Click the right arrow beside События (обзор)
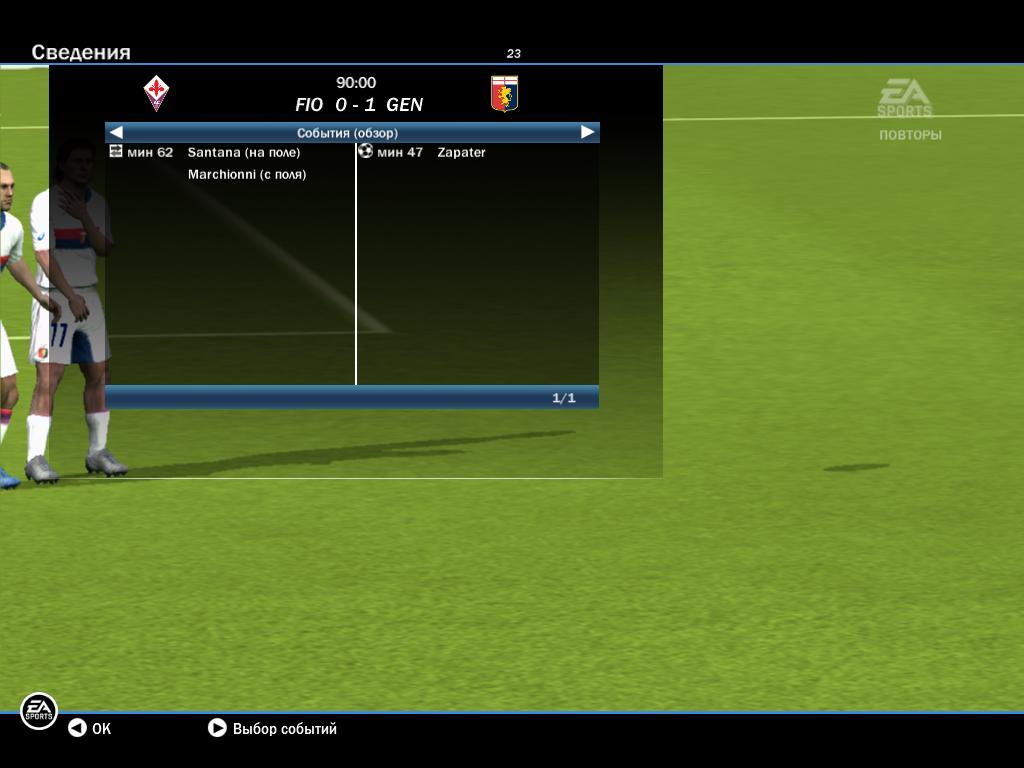The image size is (1024, 768). pos(588,132)
